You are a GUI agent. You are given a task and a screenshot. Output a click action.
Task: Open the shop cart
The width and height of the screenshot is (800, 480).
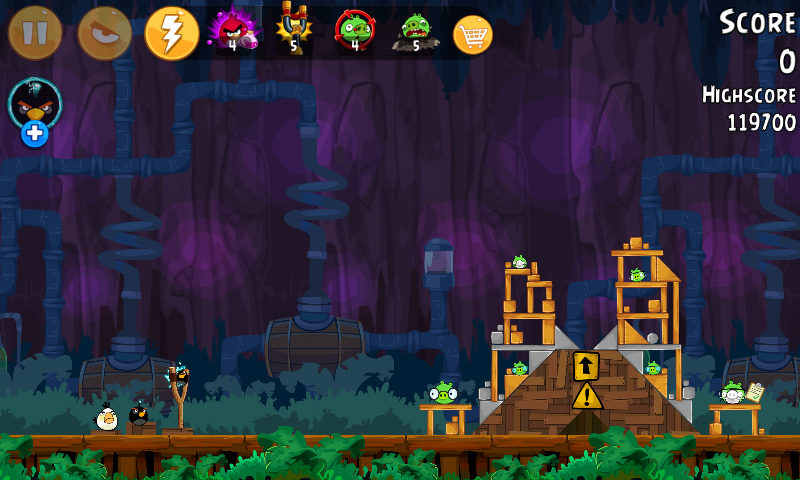click(x=473, y=35)
